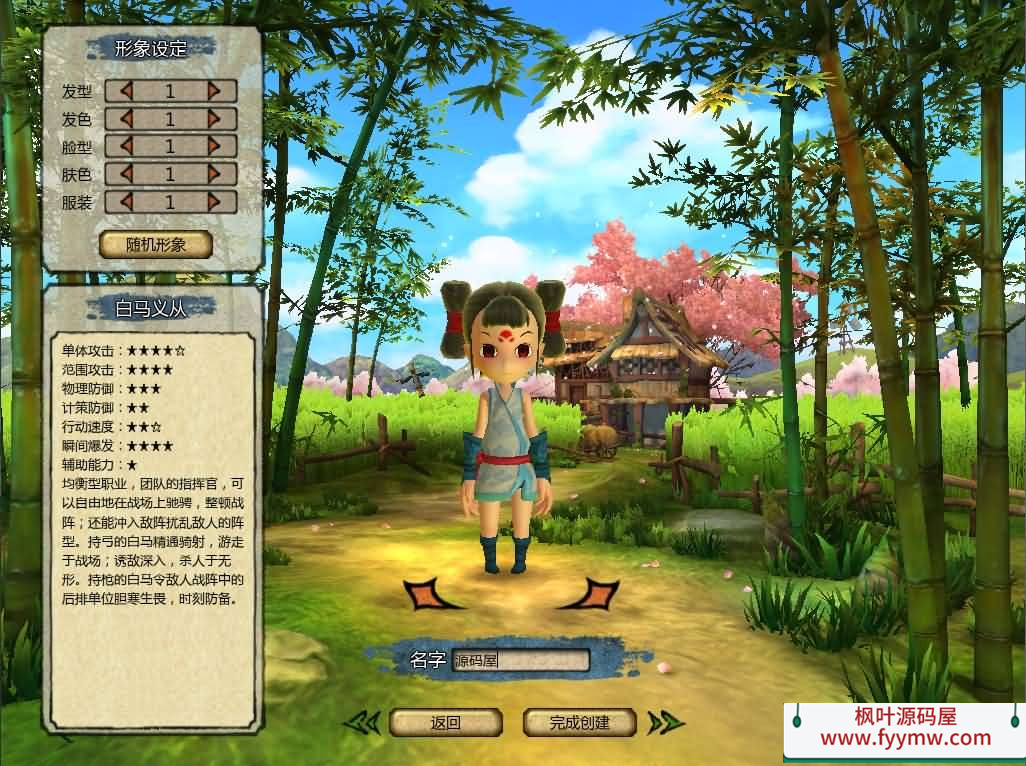Switch to the next hair color (发色)
The image size is (1026, 766).
(214, 119)
